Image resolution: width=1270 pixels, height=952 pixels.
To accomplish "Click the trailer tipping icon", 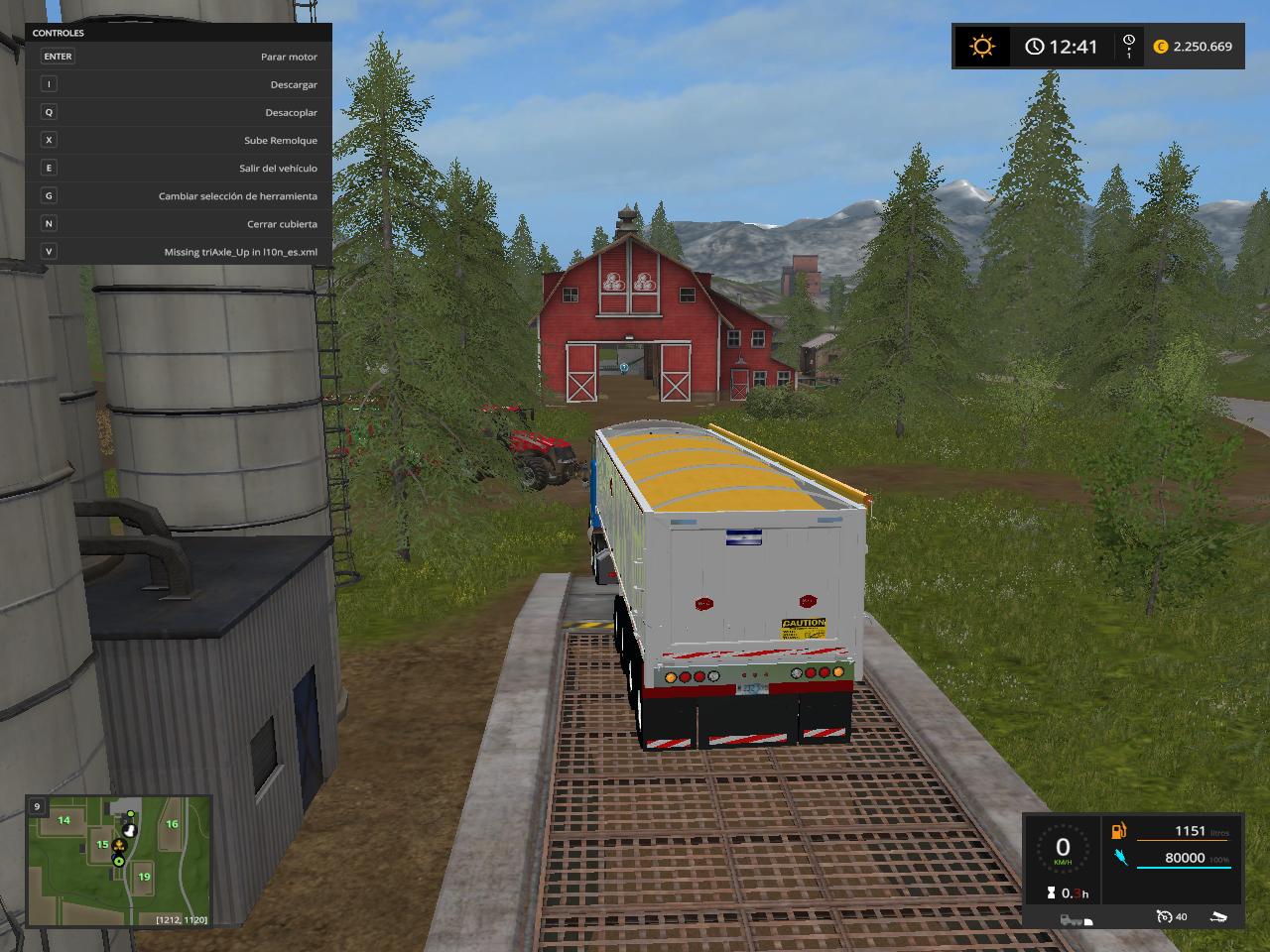I will click(x=1221, y=916).
